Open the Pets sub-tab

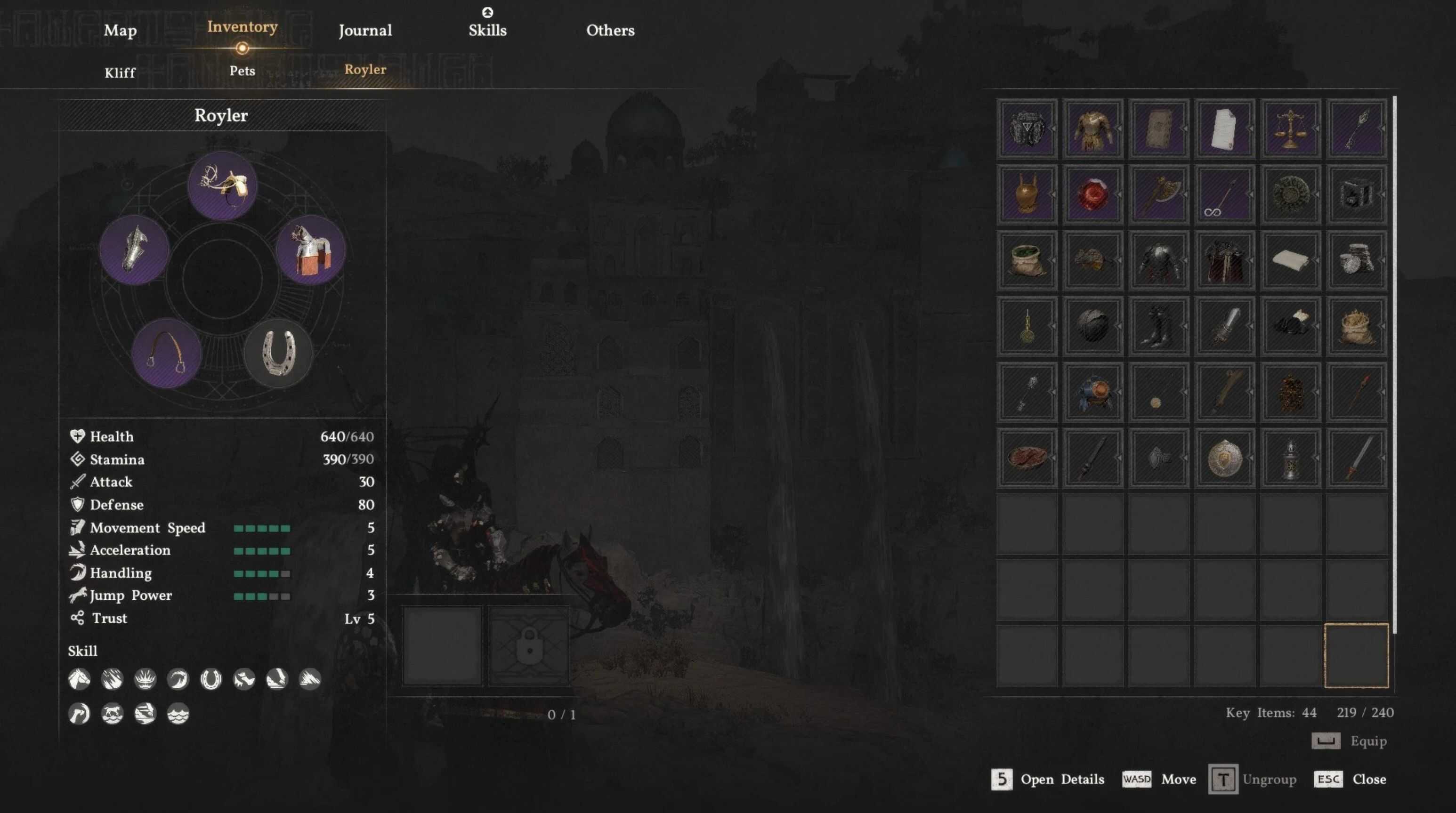(242, 71)
